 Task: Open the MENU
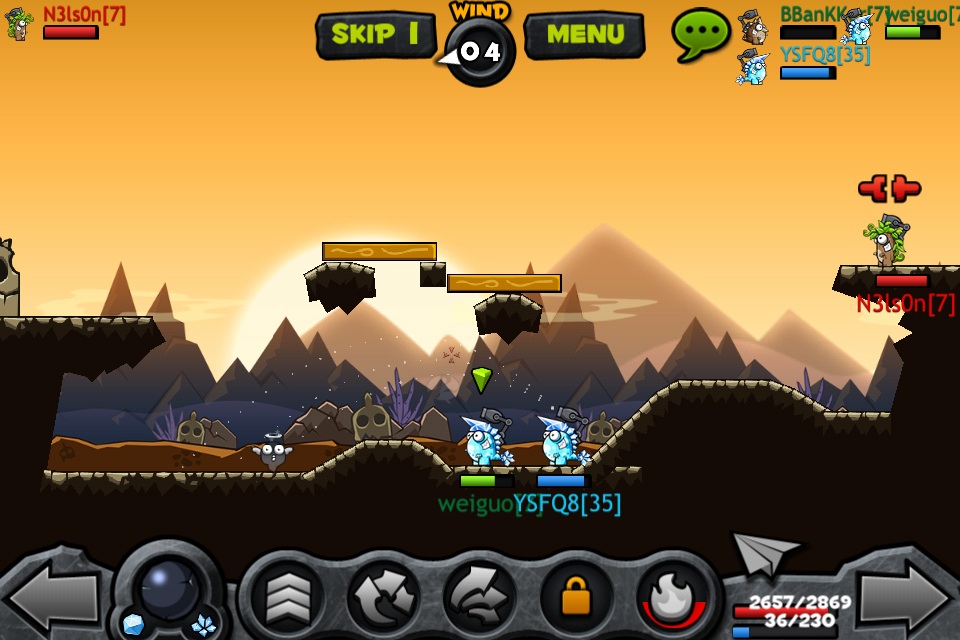[584, 35]
